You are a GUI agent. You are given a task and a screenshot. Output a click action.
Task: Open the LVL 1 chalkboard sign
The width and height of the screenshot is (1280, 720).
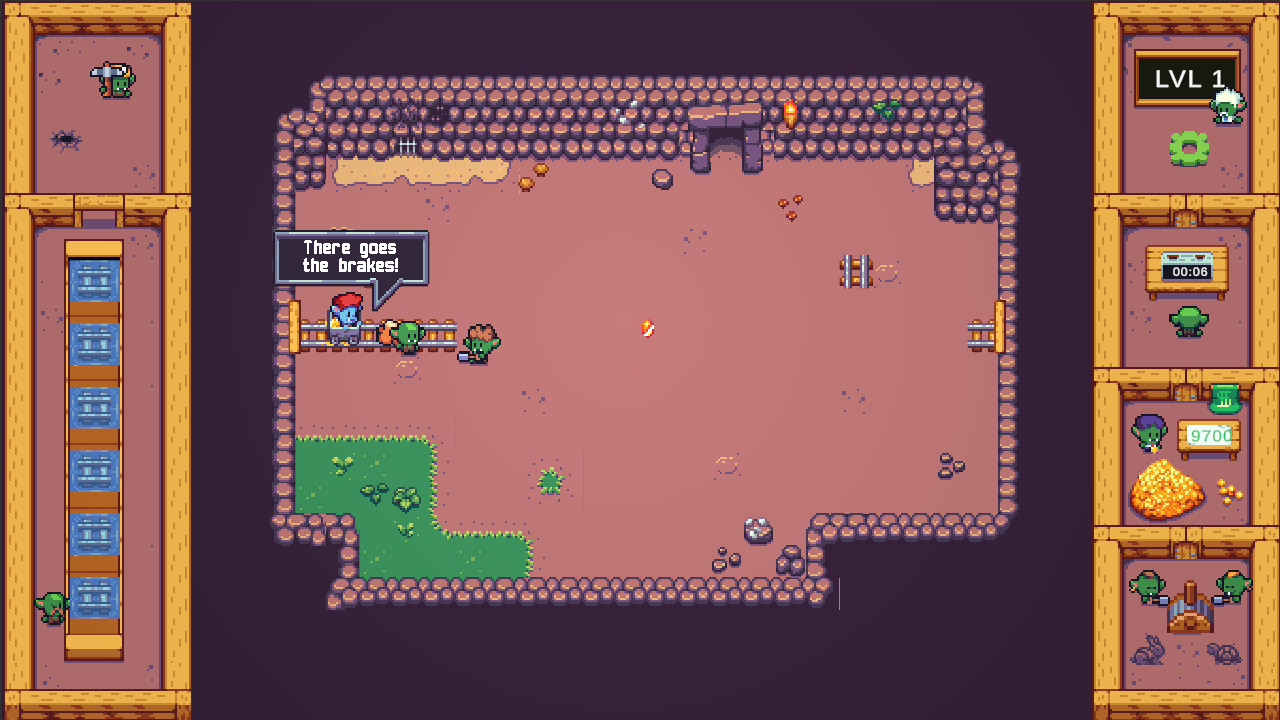[1186, 78]
